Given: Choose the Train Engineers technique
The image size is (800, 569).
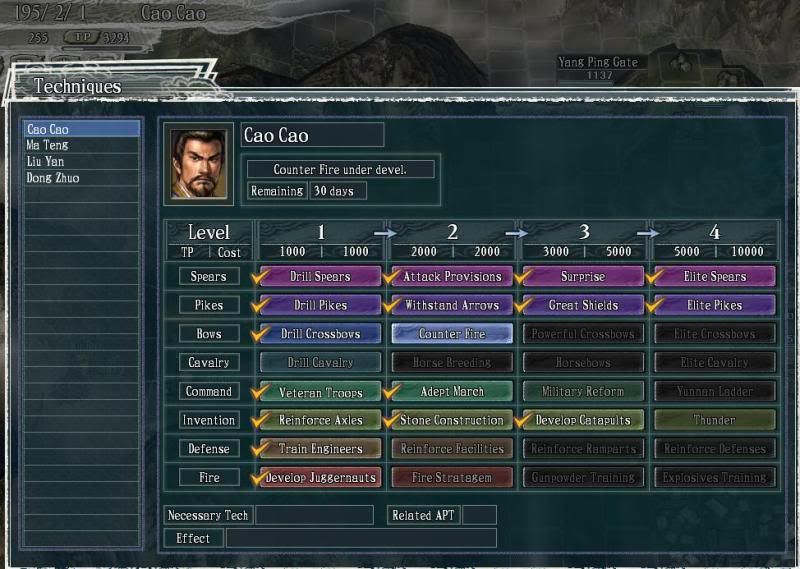Looking at the screenshot, I should [x=320, y=449].
